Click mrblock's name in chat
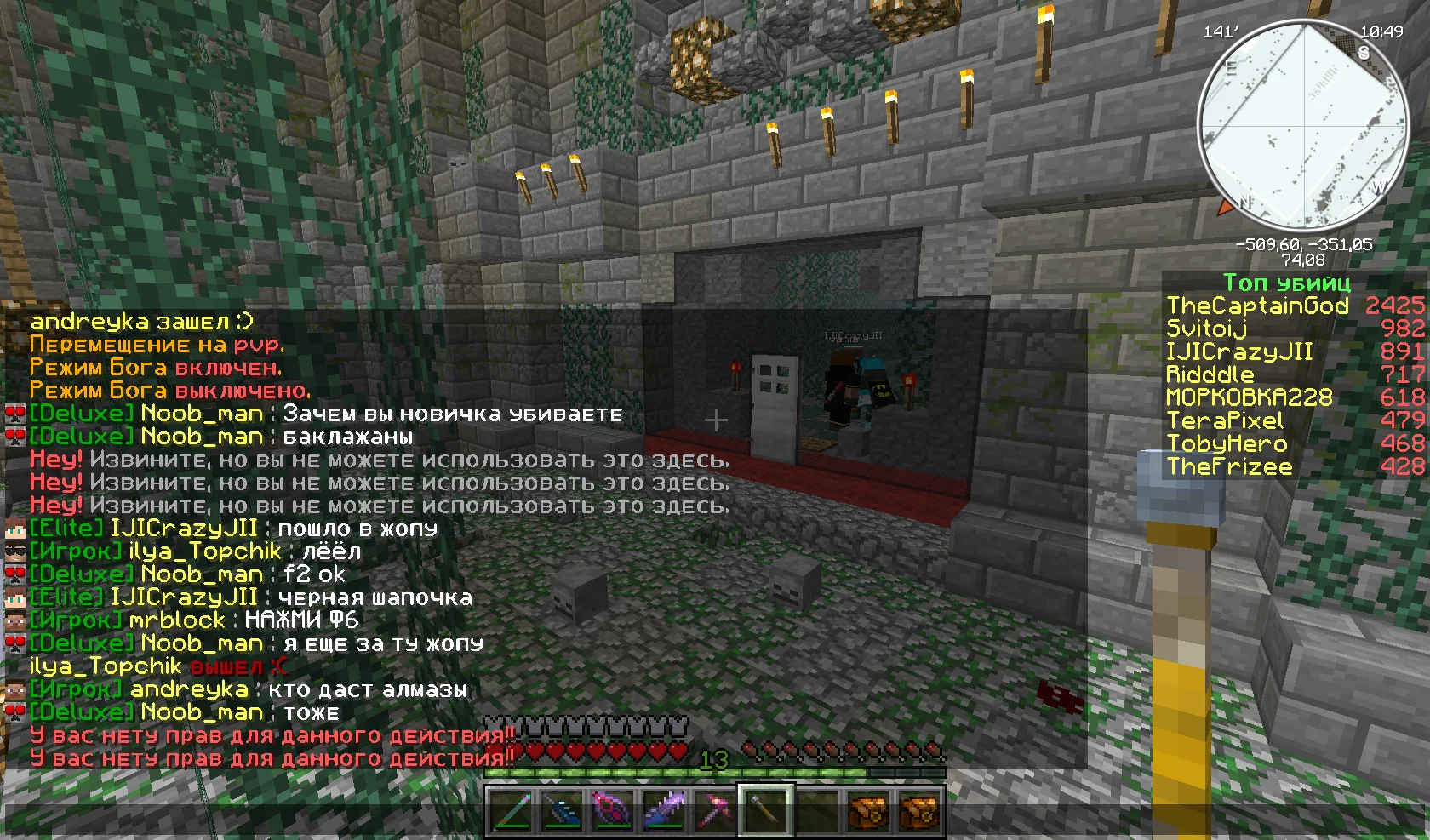The width and height of the screenshot is (1430, 840). click(x=177, y=620)
